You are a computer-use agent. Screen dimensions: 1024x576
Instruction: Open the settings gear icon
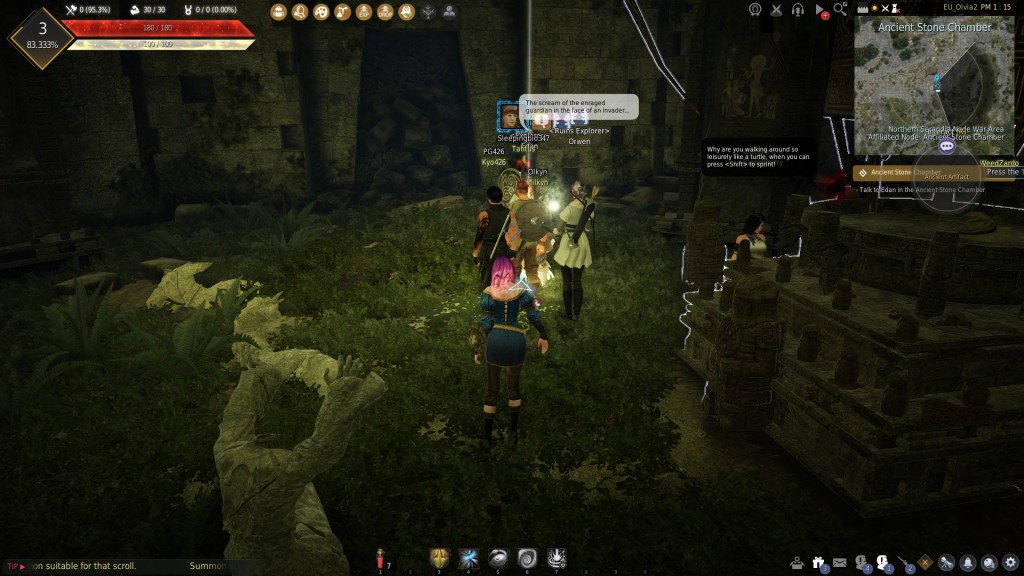[1010, 562]
